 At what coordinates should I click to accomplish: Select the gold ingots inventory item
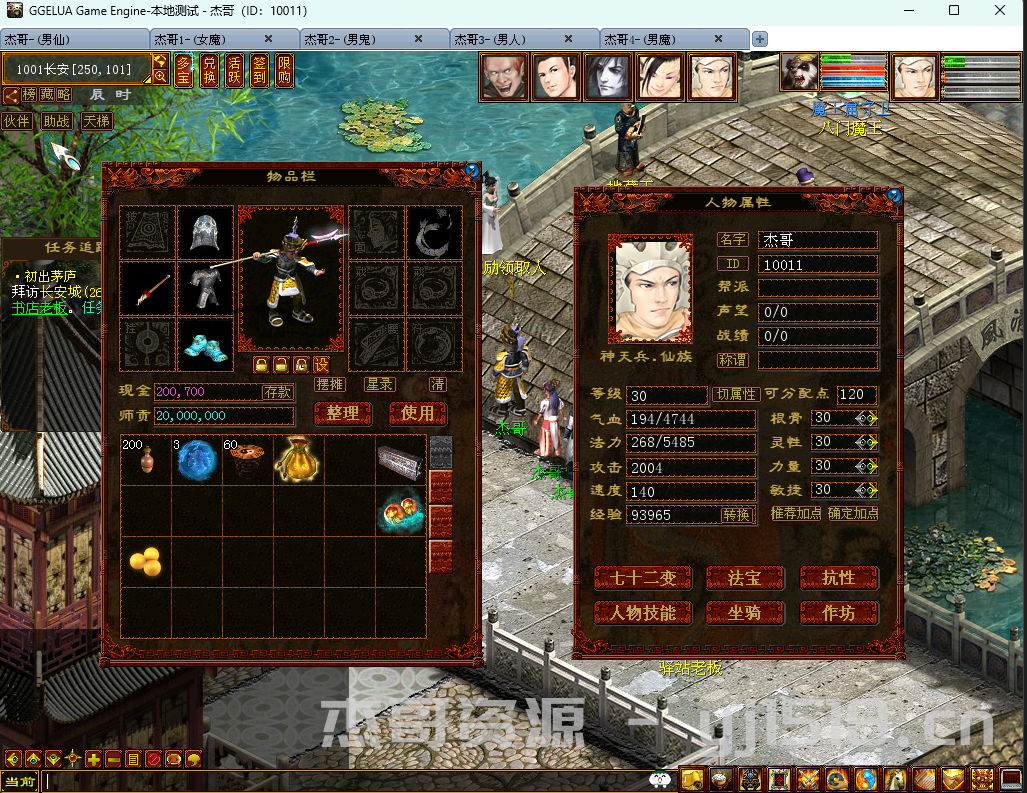tap(146, 562)
